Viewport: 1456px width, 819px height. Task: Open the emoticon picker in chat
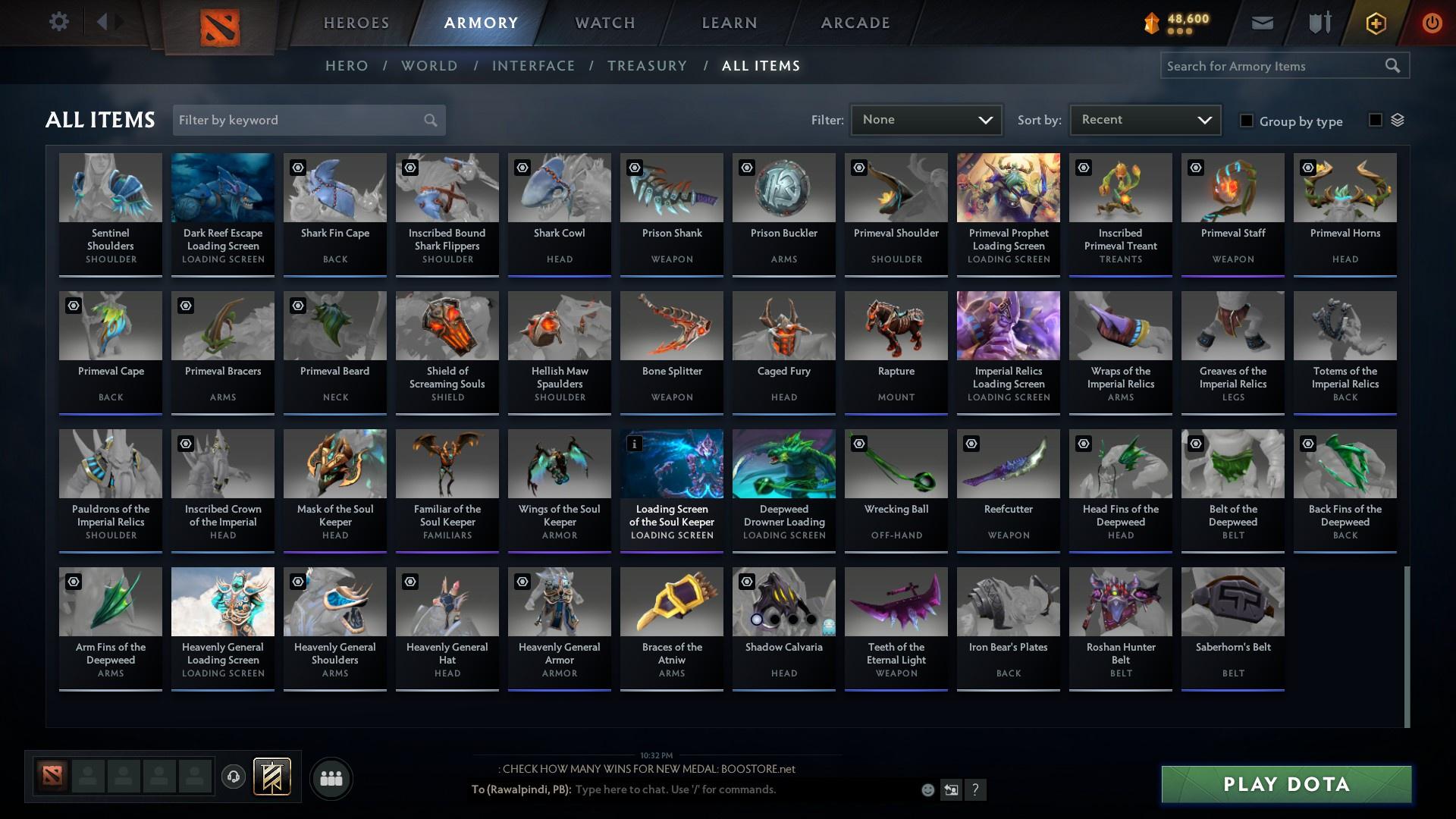pyautogui.click(x=927, y=789)
